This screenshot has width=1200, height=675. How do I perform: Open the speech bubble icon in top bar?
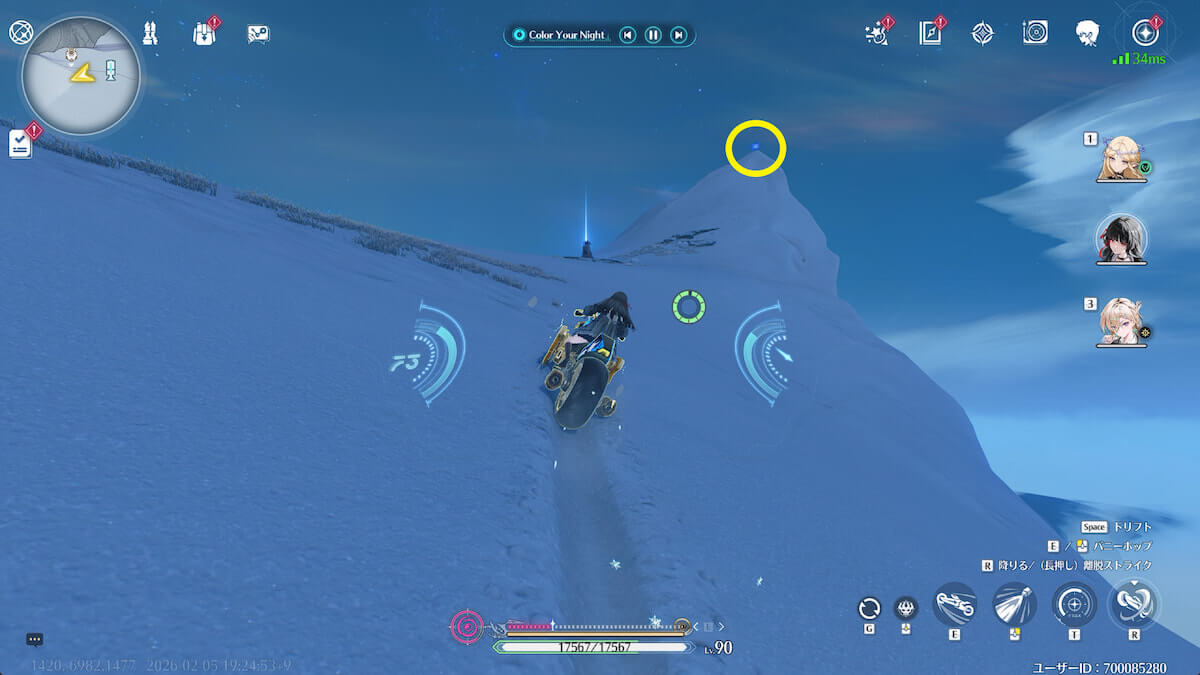(258, 33)
